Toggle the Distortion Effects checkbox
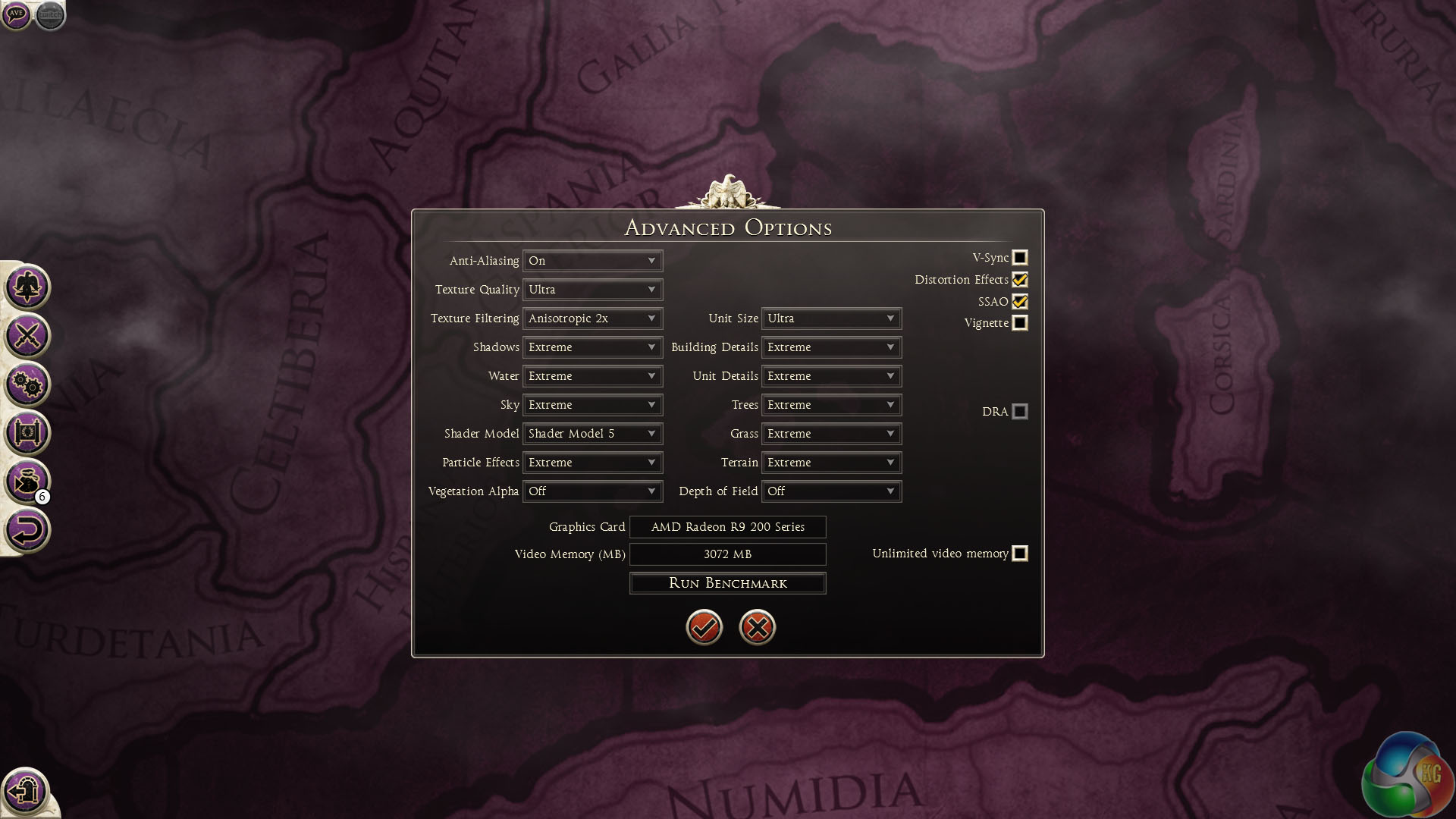Screen dimensions: 1456x819 [1020, 280]
